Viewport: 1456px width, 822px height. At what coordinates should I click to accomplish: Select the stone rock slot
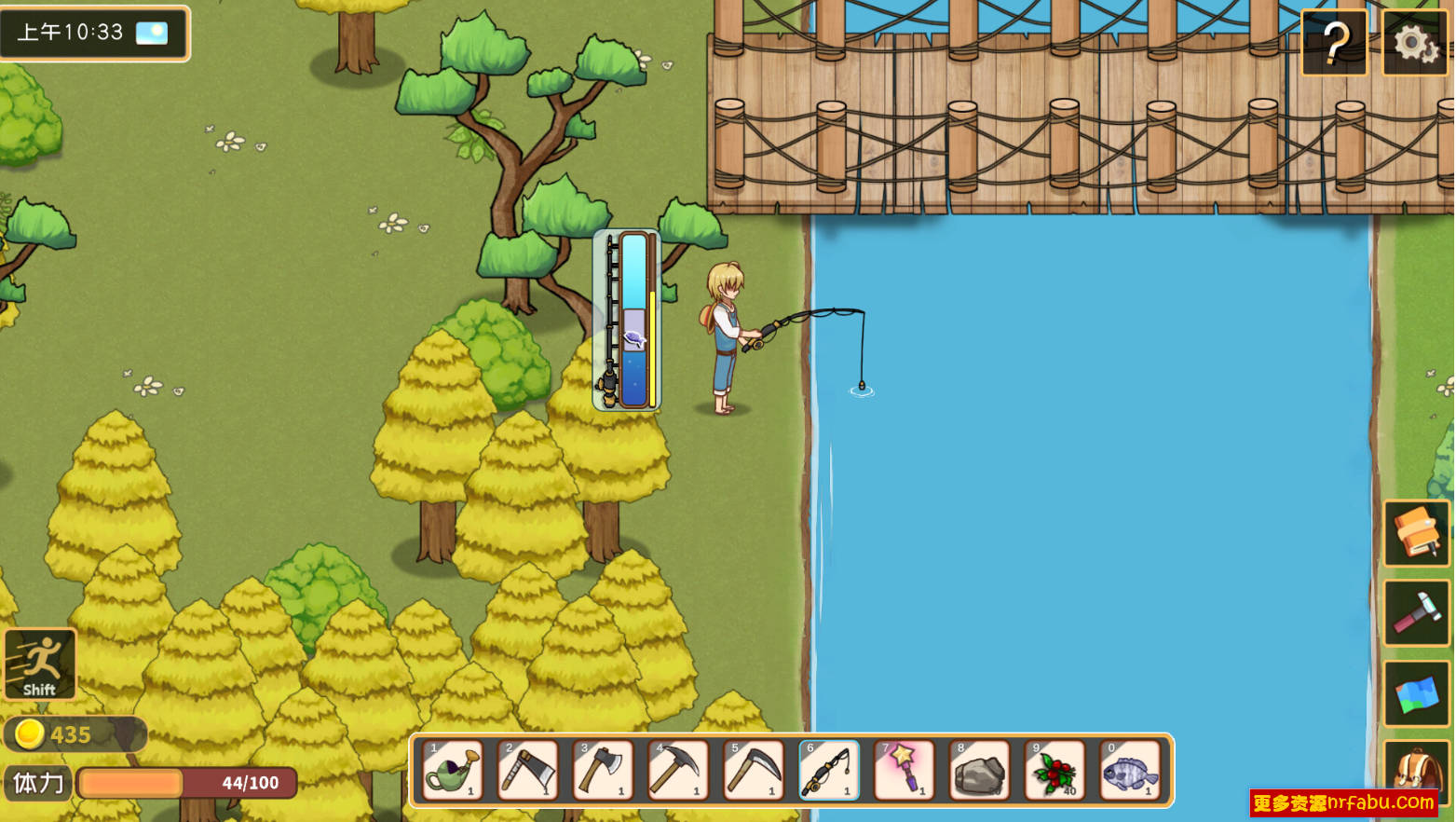[979, 771]
